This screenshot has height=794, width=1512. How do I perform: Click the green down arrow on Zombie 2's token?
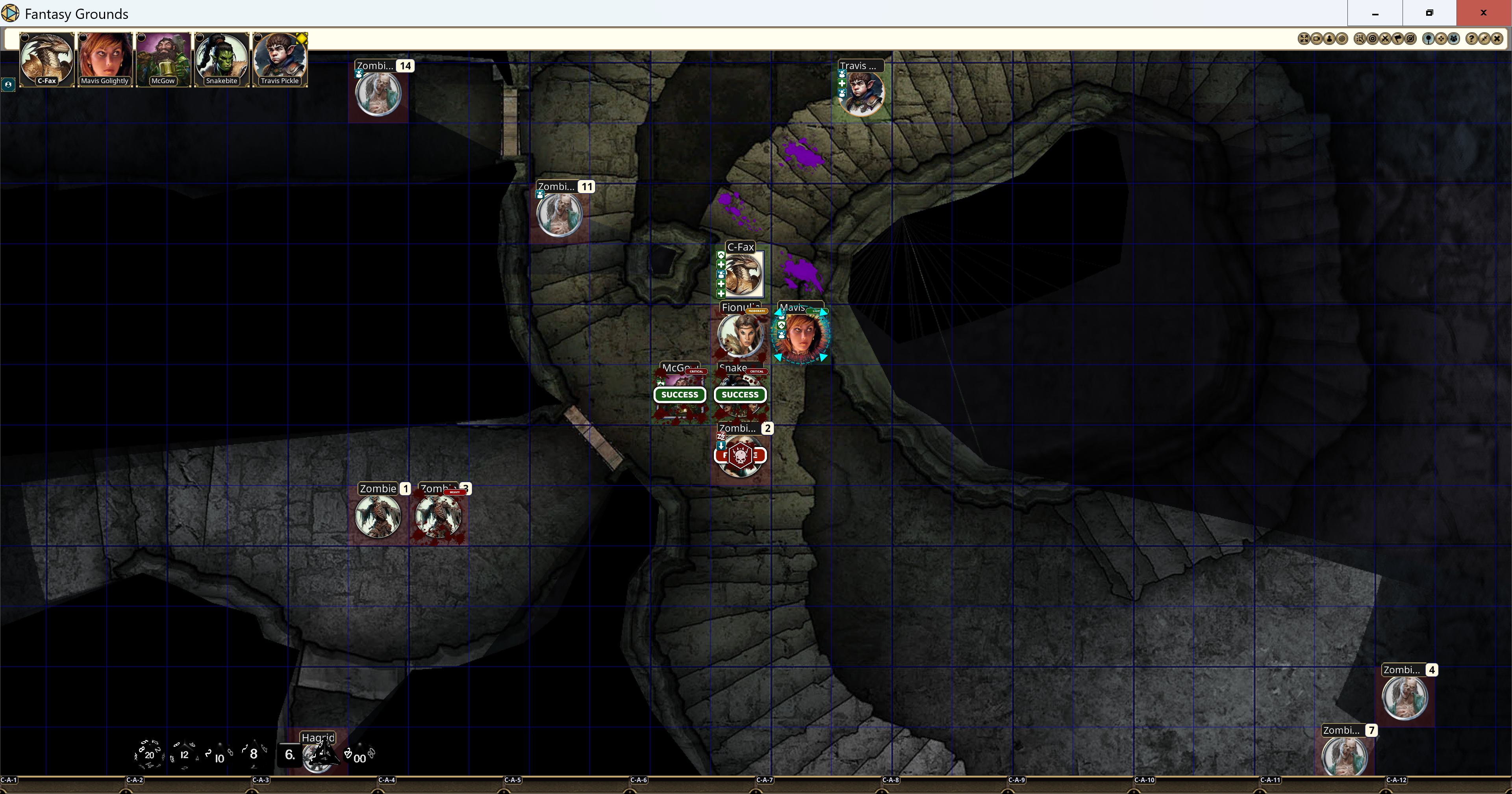(x=721, y=446)
